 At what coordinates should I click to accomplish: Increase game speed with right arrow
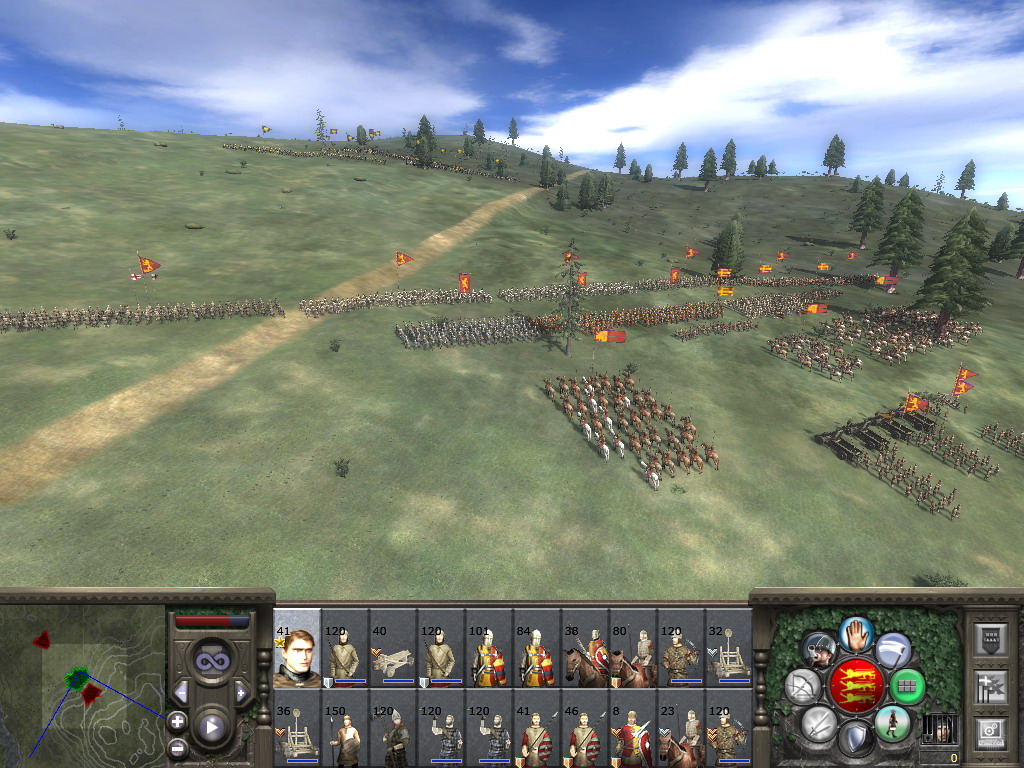pyautogui.click(x=241, y=692)
